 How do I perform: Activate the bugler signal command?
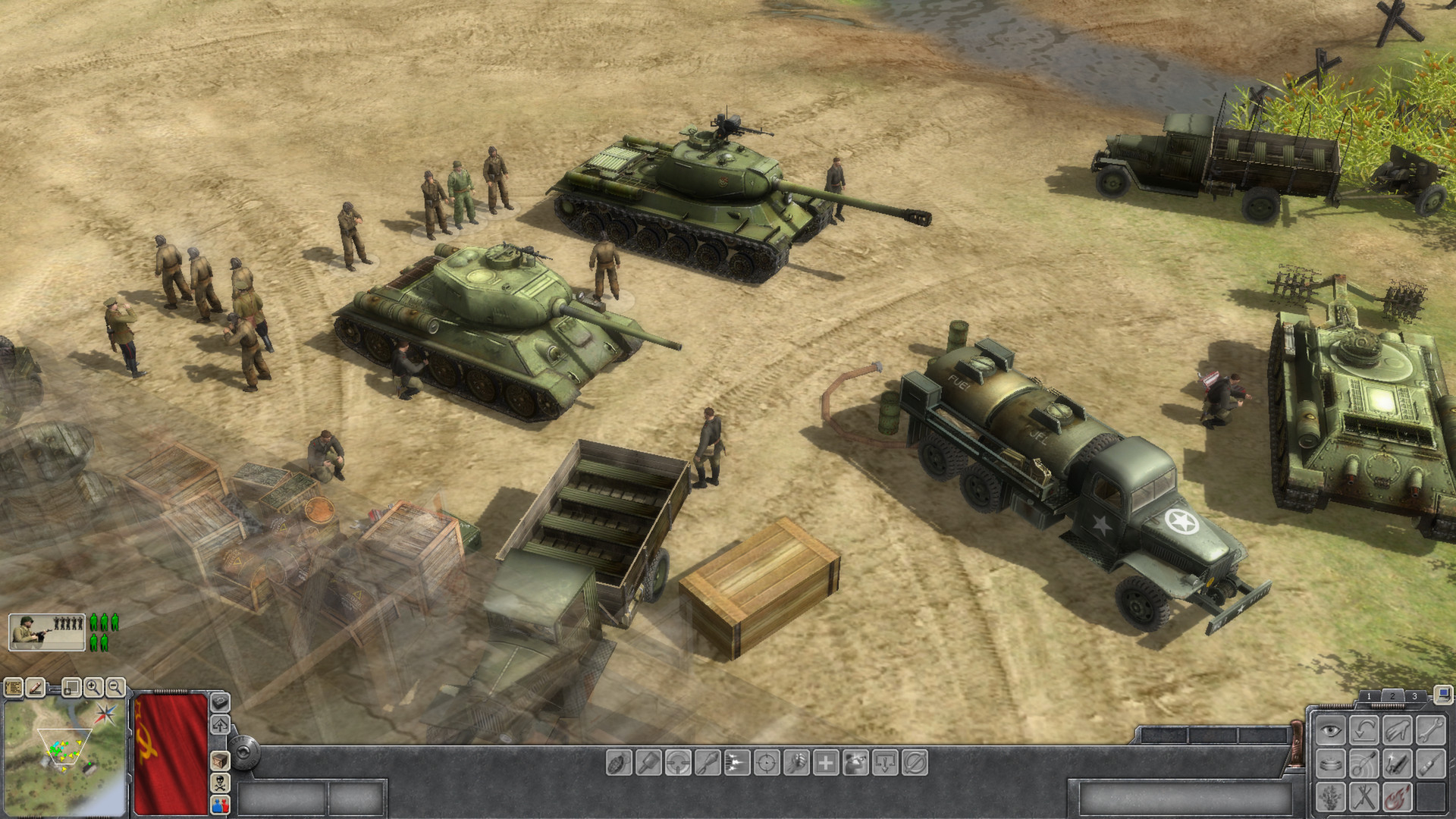(855, 763)
